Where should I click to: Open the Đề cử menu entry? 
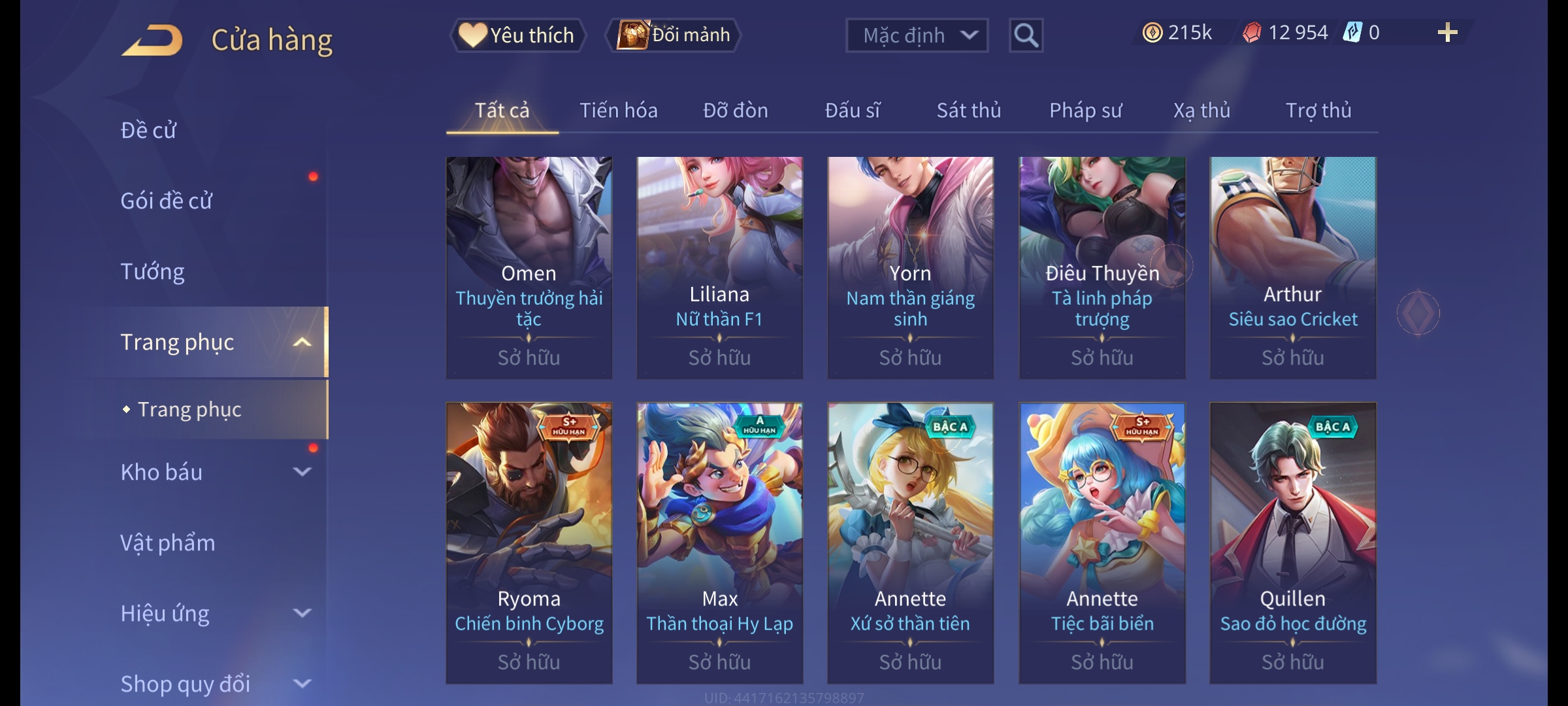pyautogui.click(x=149, y=130)
